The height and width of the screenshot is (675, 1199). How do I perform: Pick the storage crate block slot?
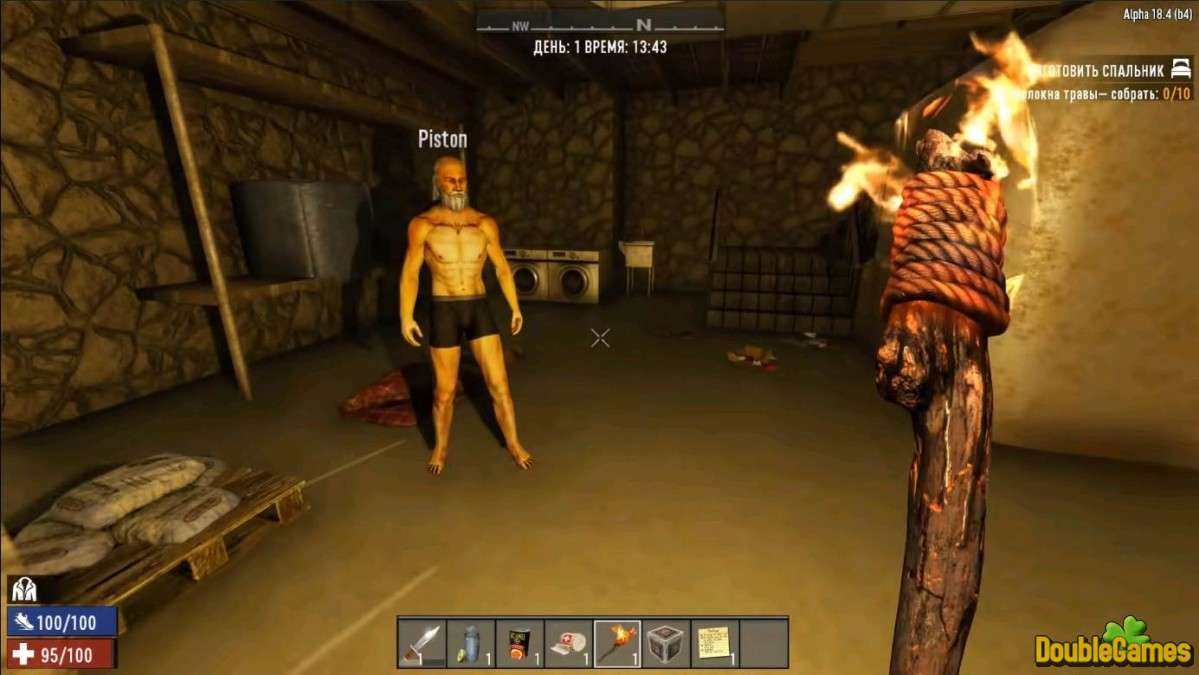(x=666, y=643)
